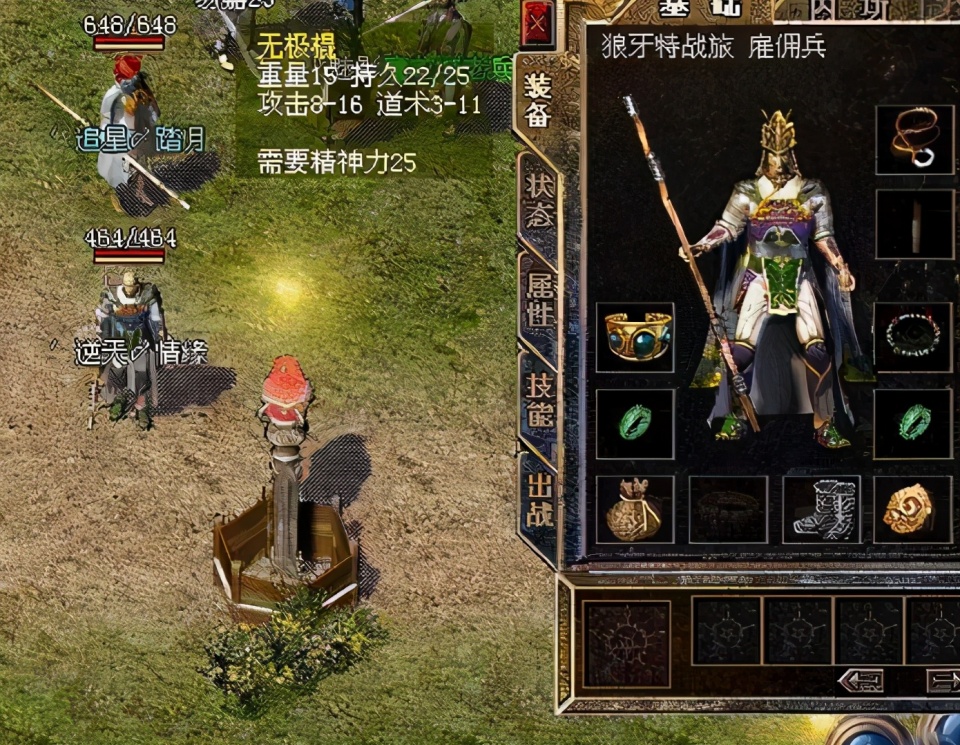Select the boots equipment slot
The image size is (960, 745).
(x=821, y=510)
